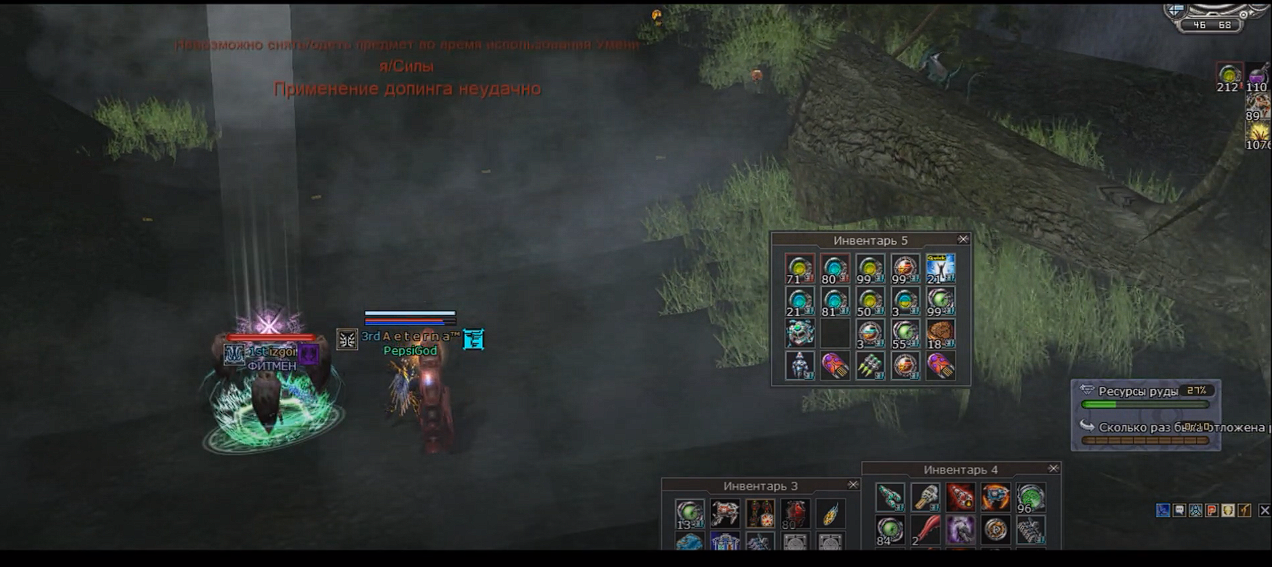Select the blue-sky figure item with count 21
This screenshot has height=567, width=1272.
(x=940, y=268)
